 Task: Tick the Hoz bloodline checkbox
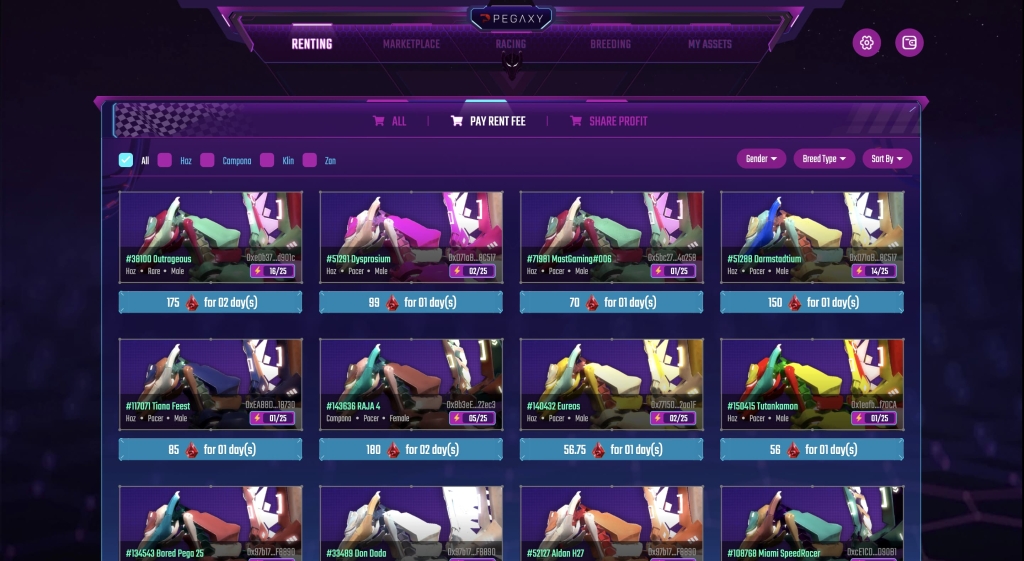coord(165,160)
